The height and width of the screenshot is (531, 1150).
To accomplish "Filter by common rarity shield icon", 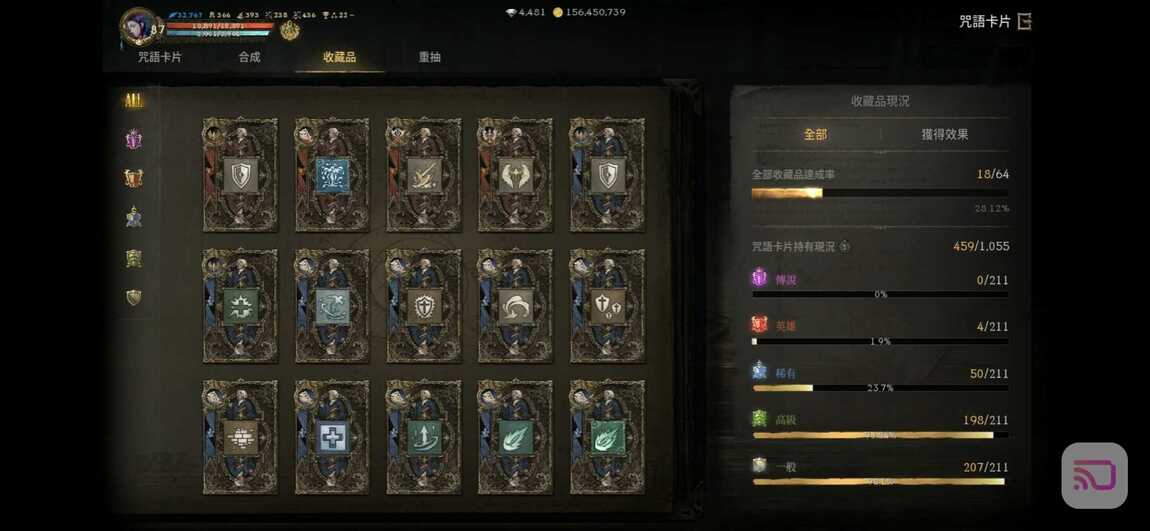I will pos(134,297).
